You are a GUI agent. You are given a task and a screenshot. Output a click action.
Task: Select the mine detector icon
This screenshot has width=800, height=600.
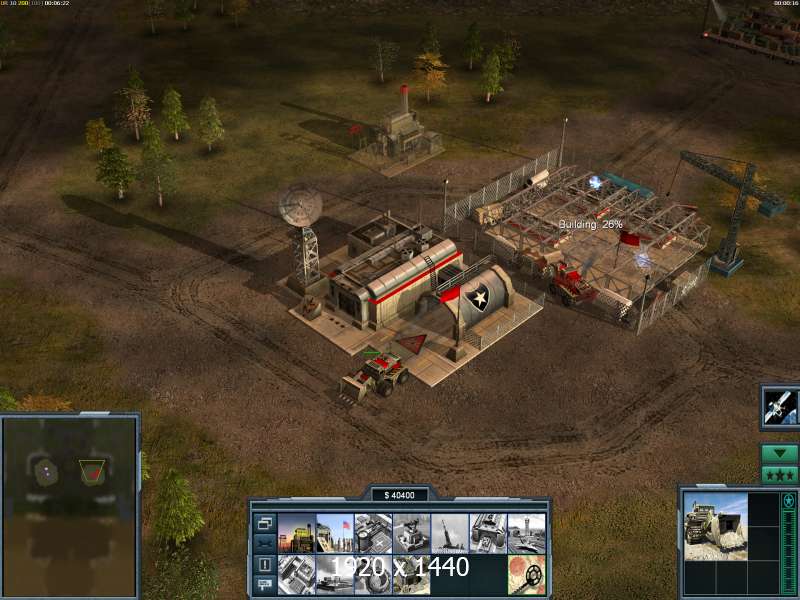(526, 571)
